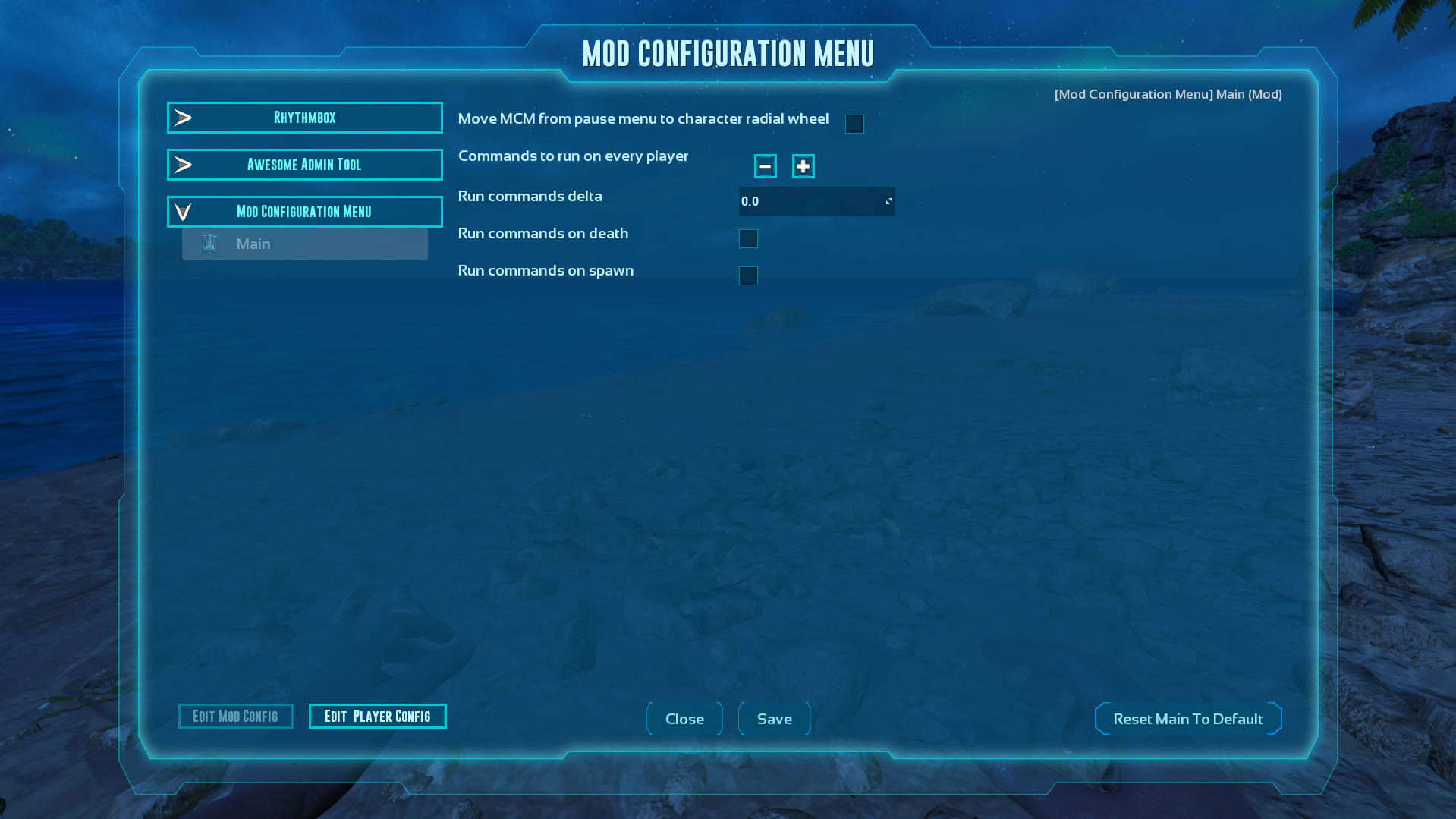Expand the Rhythmbox mod section

pos(304,118)
